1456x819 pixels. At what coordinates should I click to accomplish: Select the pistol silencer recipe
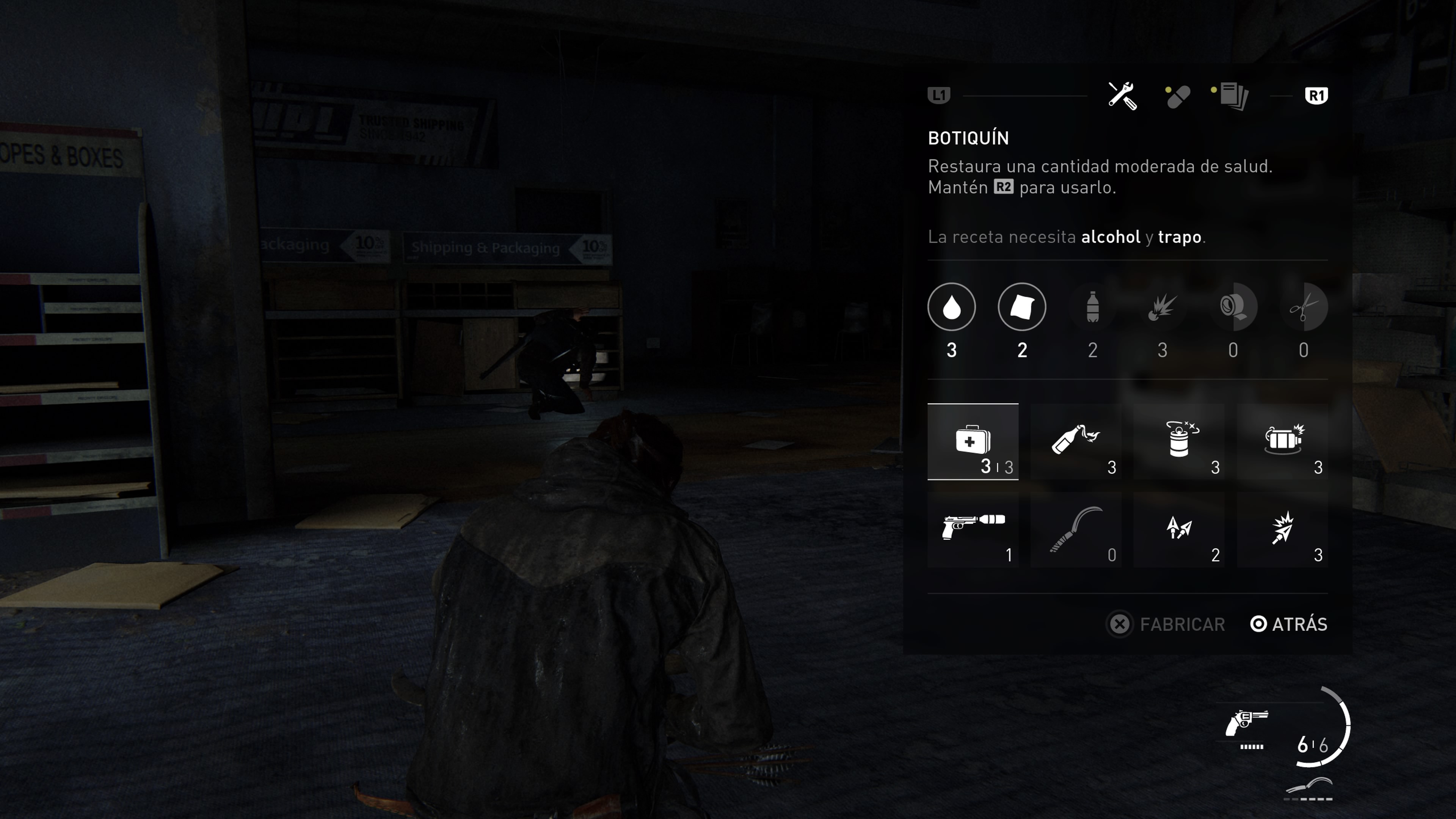[973, 530]
